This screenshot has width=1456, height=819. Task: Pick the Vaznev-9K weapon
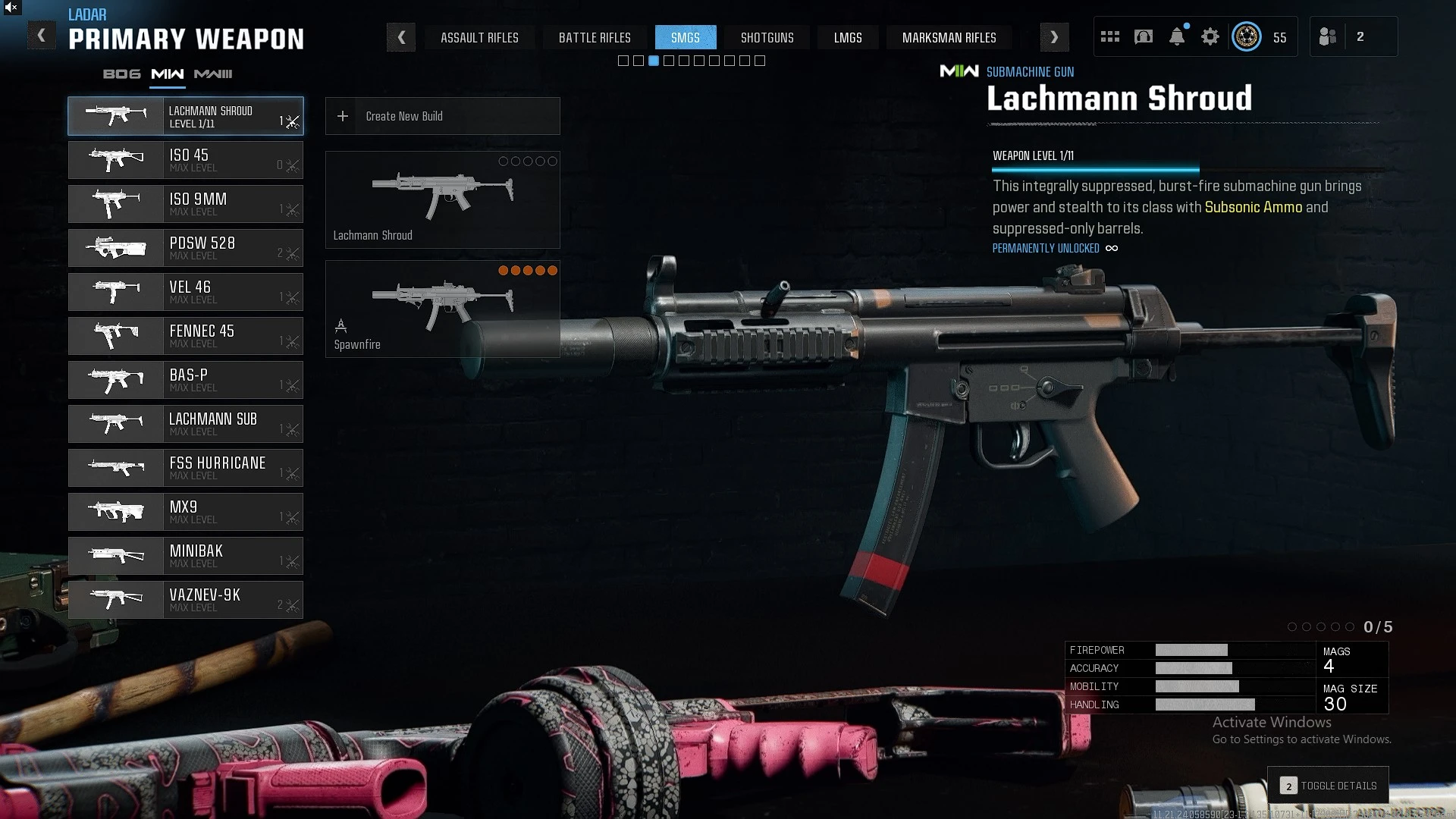click(x=186, y=600)
